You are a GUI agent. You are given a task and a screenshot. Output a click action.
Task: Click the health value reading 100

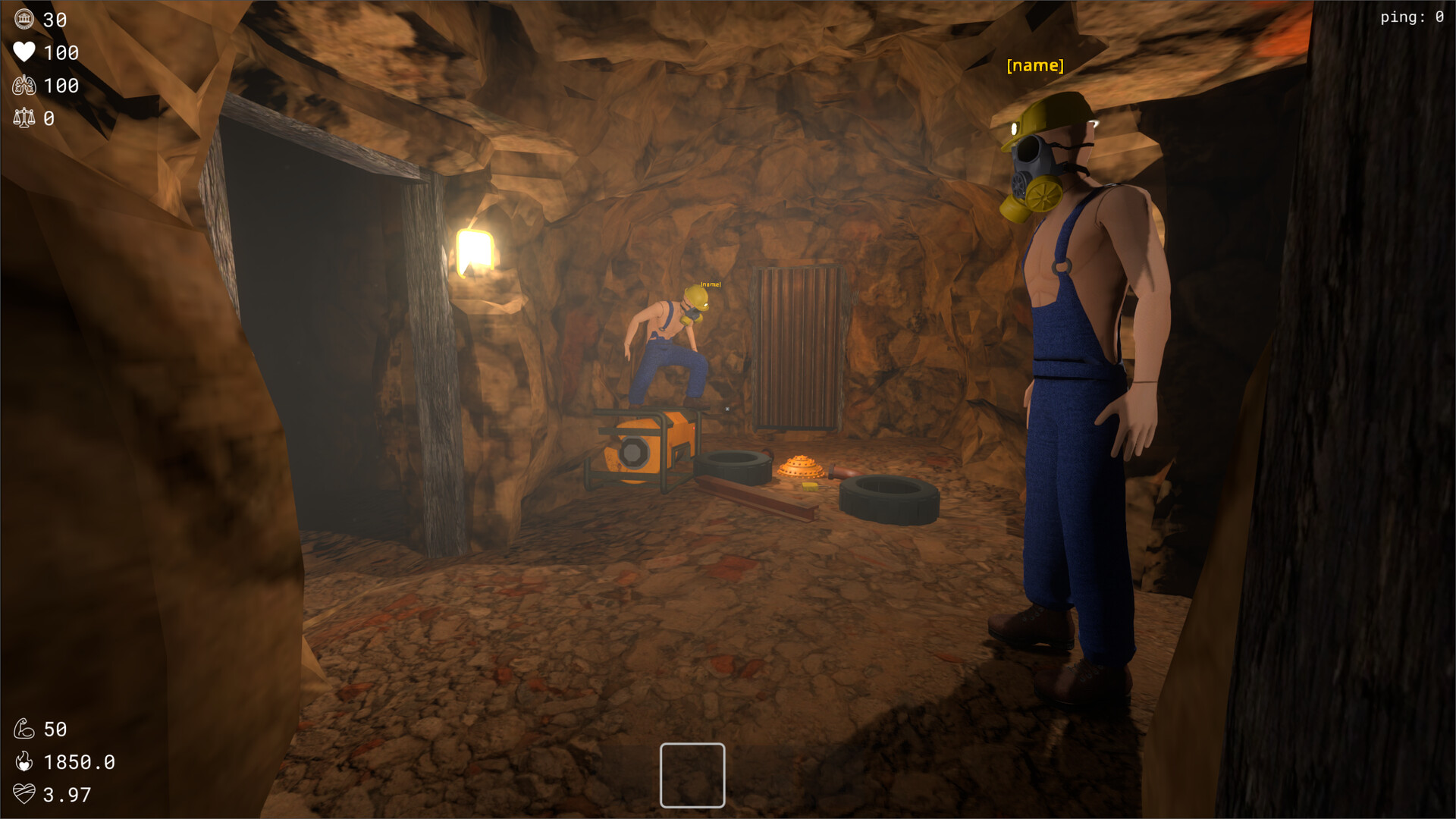pyautogui.click(x=62, y=53)
